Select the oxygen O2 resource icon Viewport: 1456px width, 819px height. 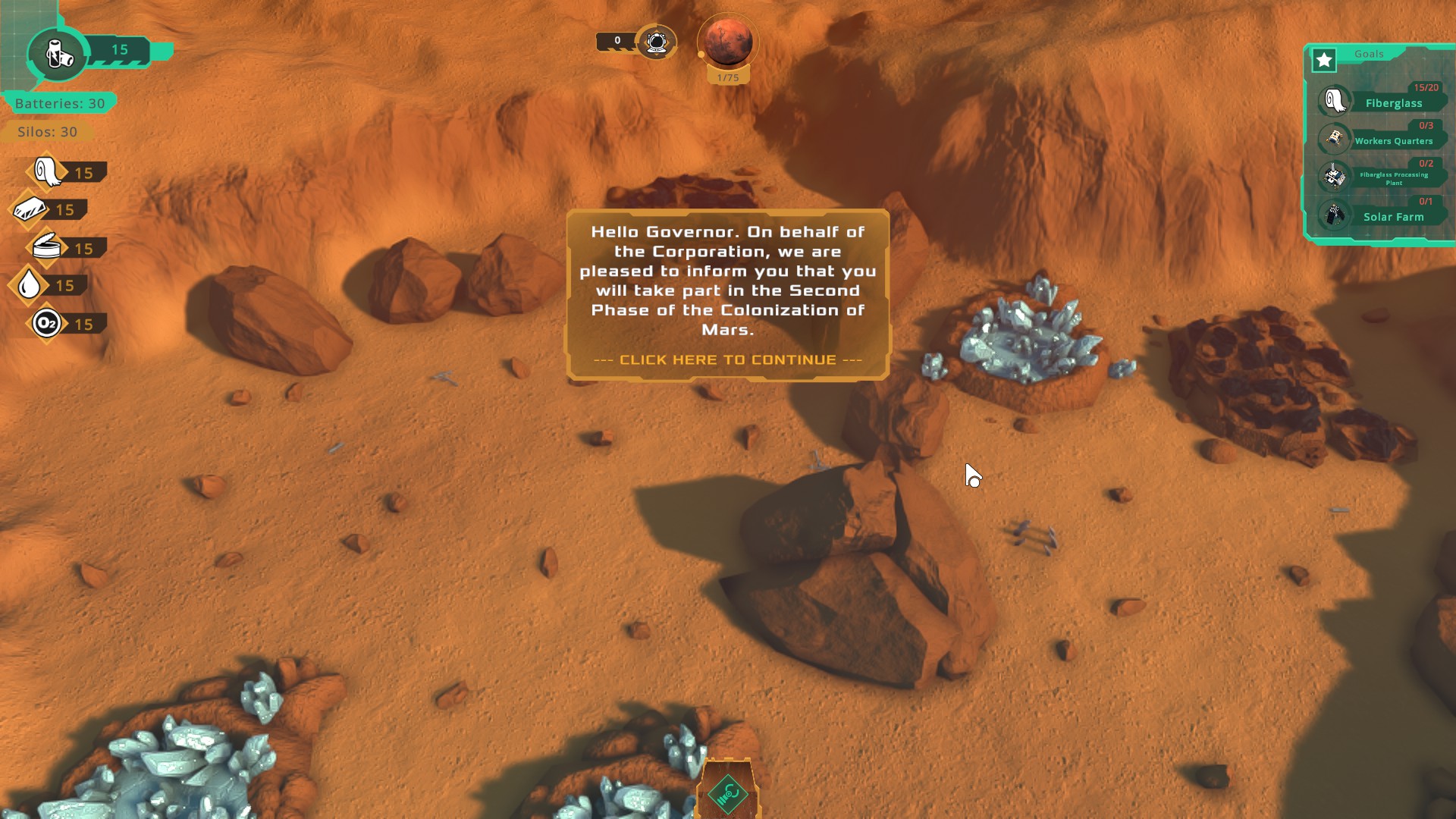point(46,324)
